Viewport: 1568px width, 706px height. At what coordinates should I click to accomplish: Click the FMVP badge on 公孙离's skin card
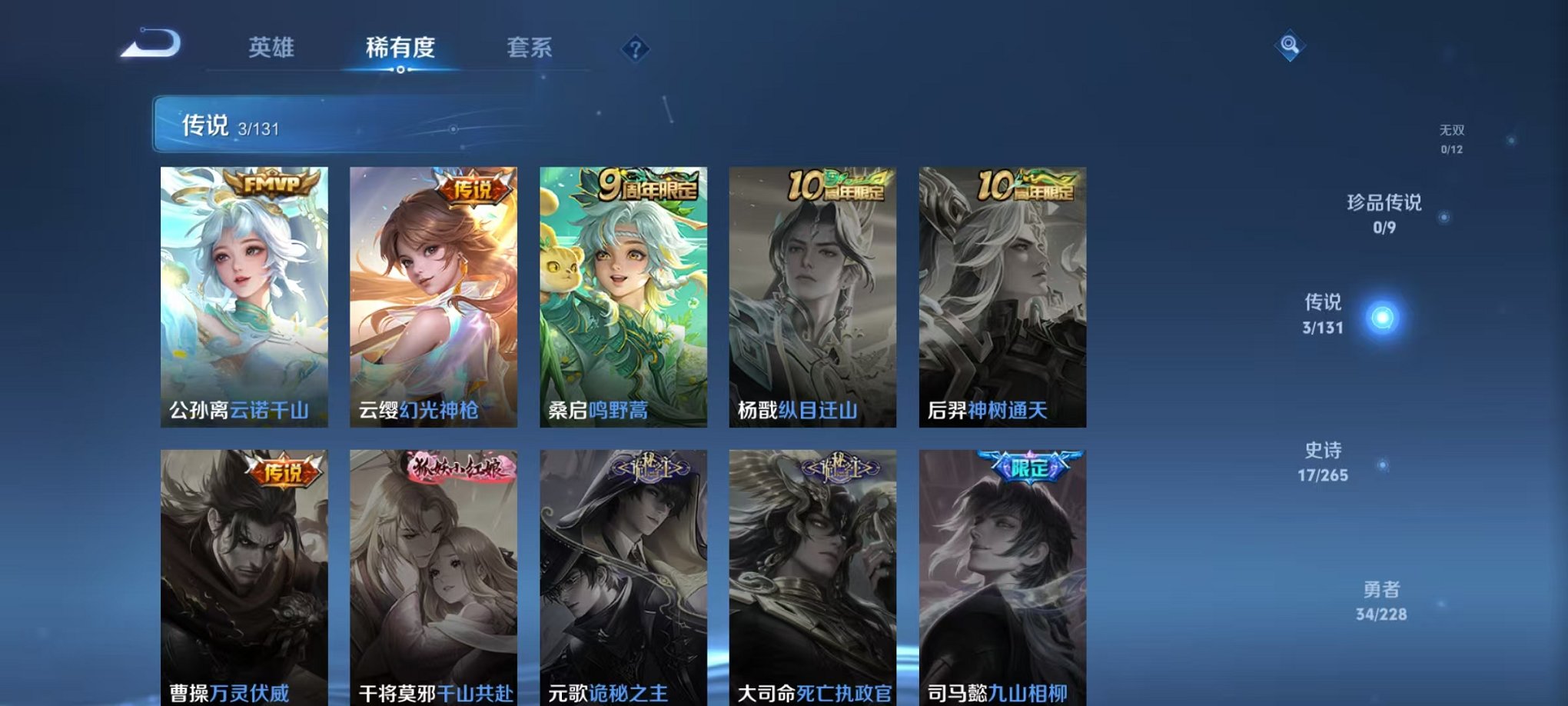[x=269, y=185]
